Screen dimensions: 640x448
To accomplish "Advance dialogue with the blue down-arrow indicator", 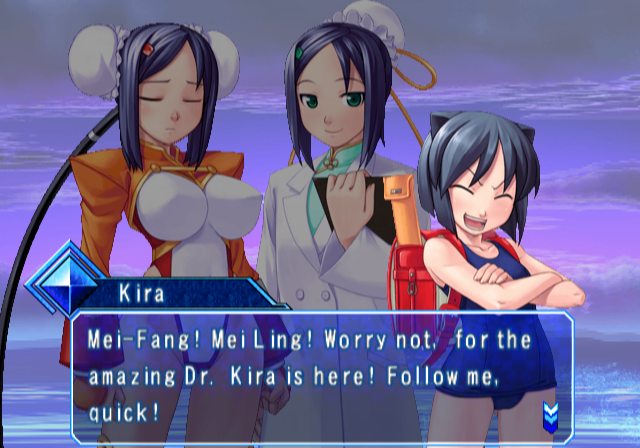I will coord(550,413).
